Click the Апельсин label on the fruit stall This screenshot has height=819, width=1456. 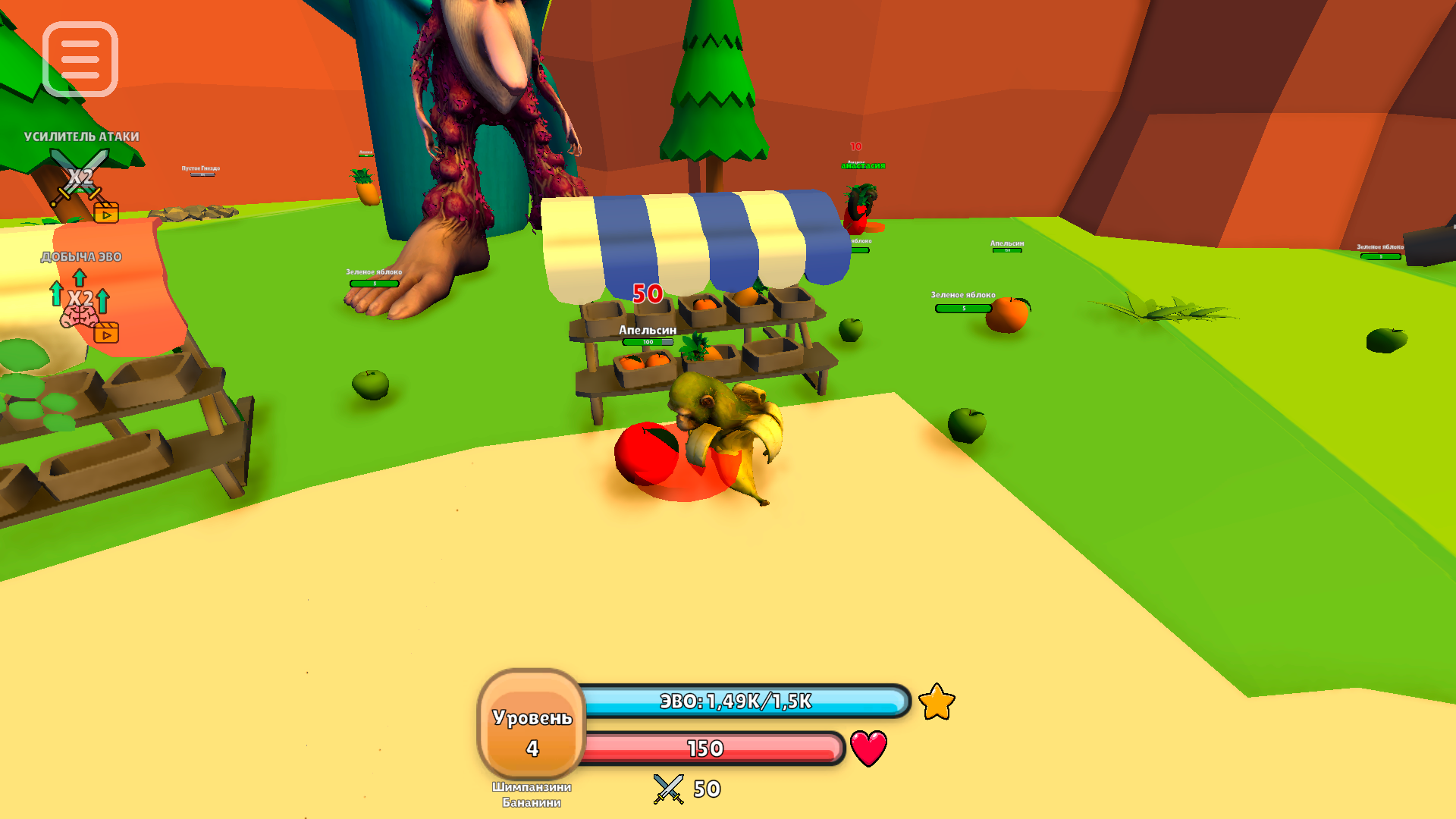[646, 331]
